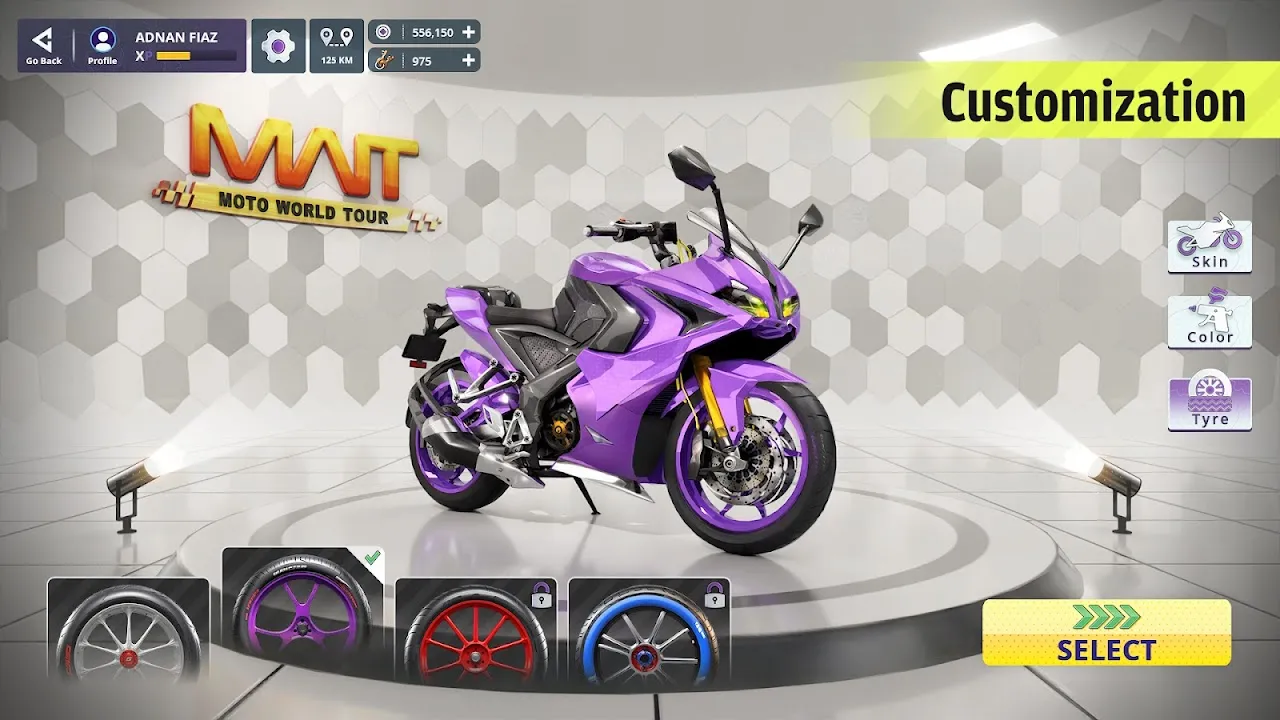Click the Customization banner header
The height and width of the screenshot is (720, 1280).
tap(1095, 100)
